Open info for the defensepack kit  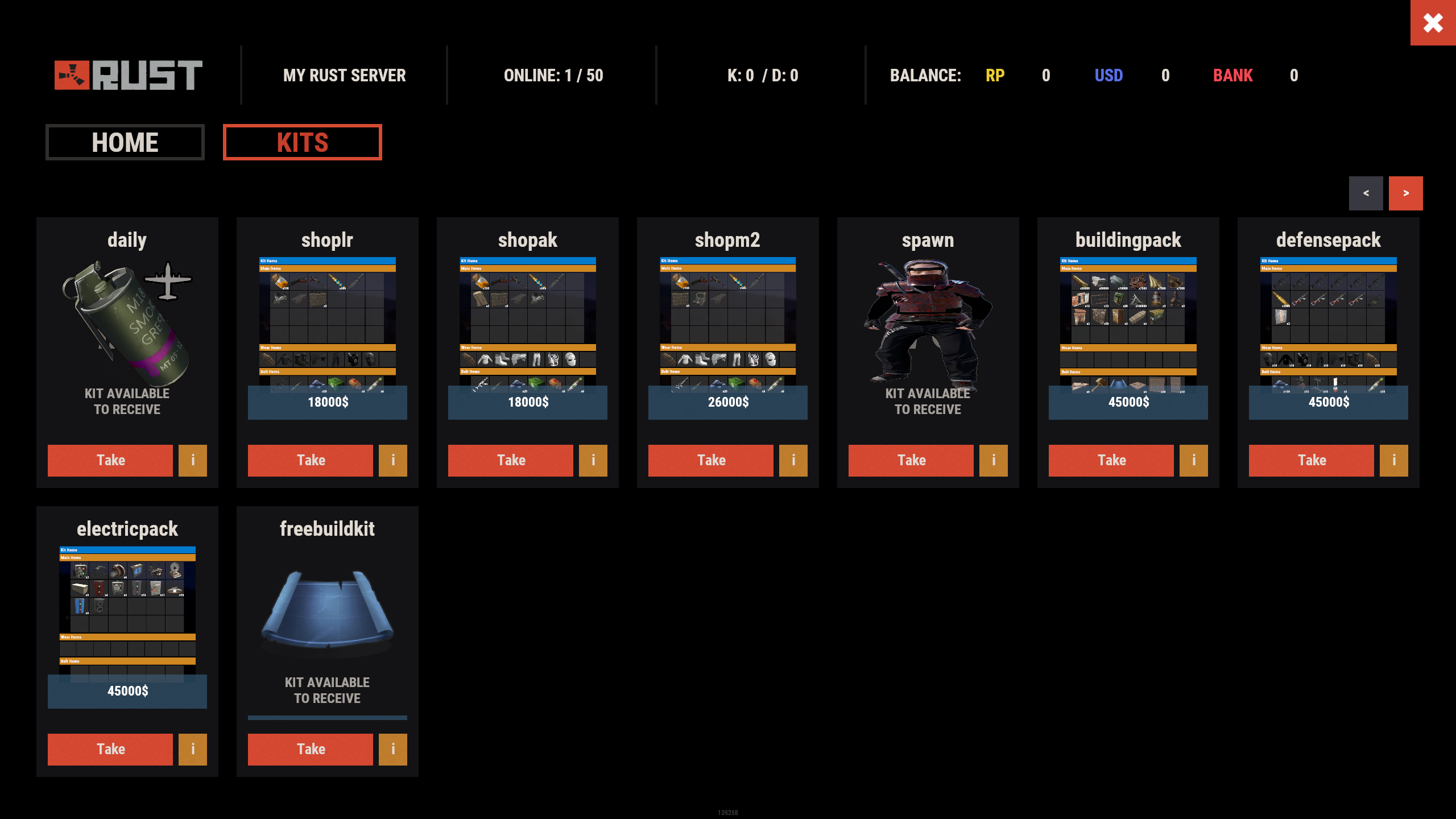[x=1394, y=460]
